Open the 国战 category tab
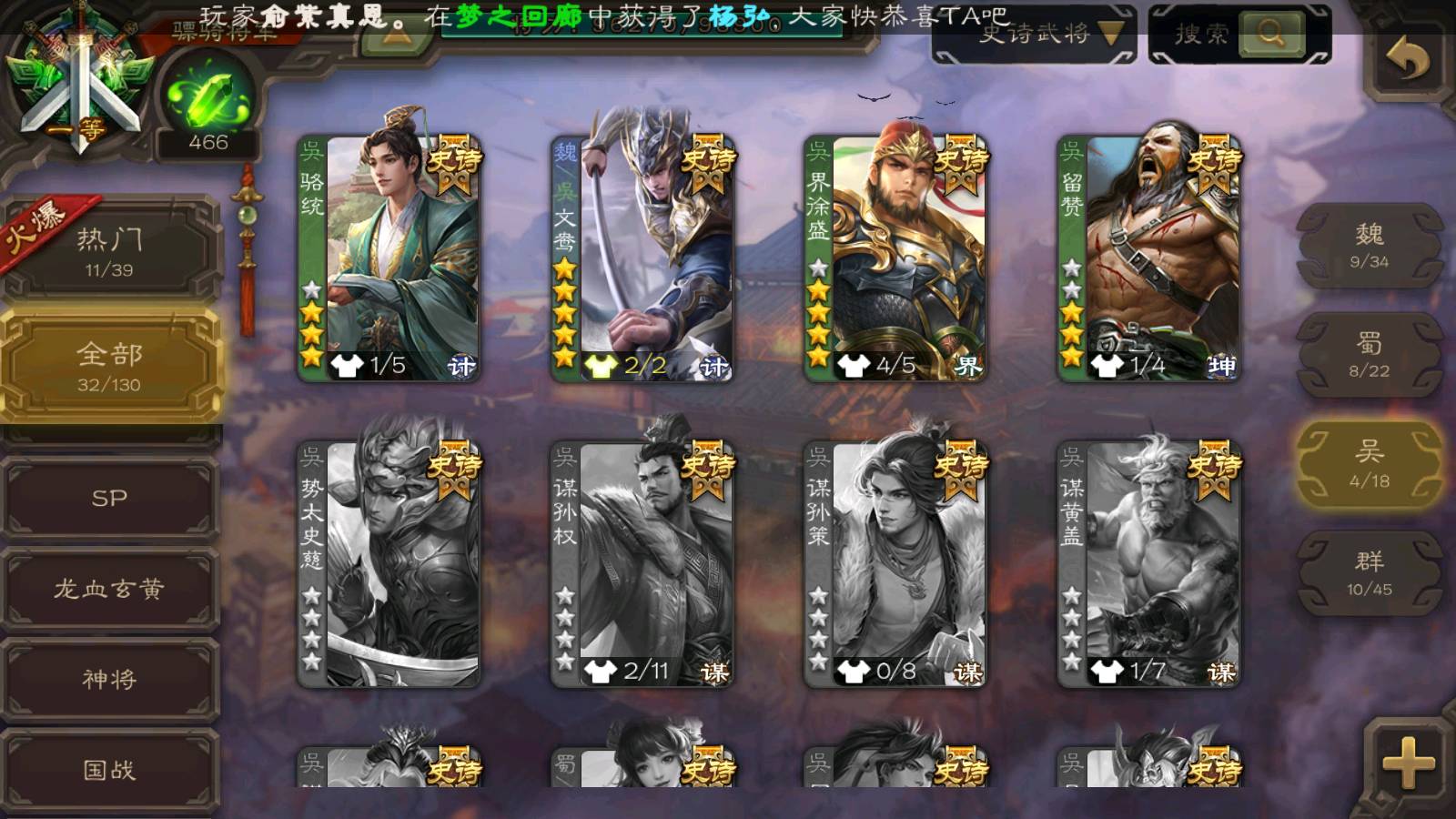 [109, 770]
